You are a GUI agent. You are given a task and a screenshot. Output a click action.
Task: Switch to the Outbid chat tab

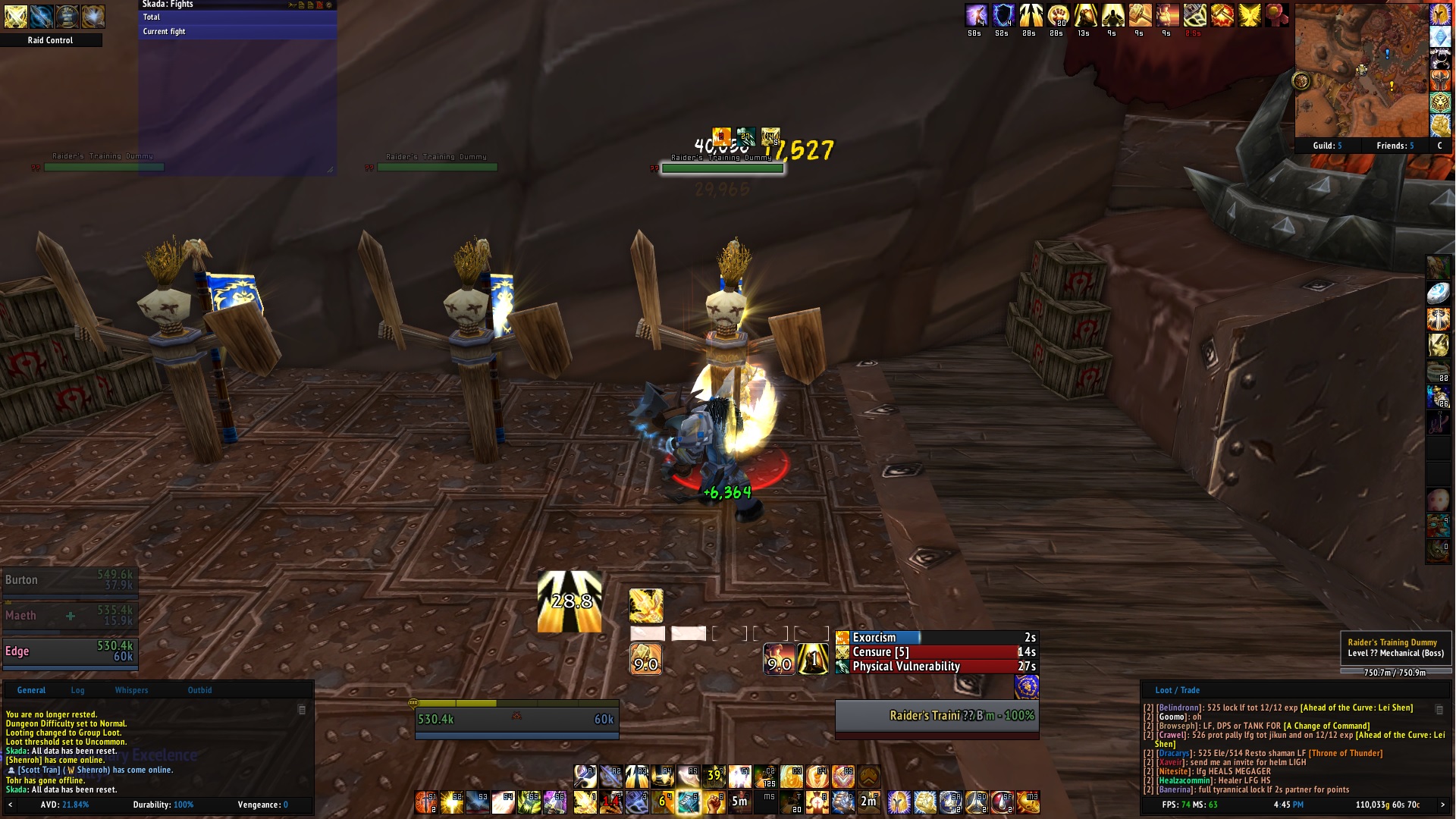click(x=199, y=690)
